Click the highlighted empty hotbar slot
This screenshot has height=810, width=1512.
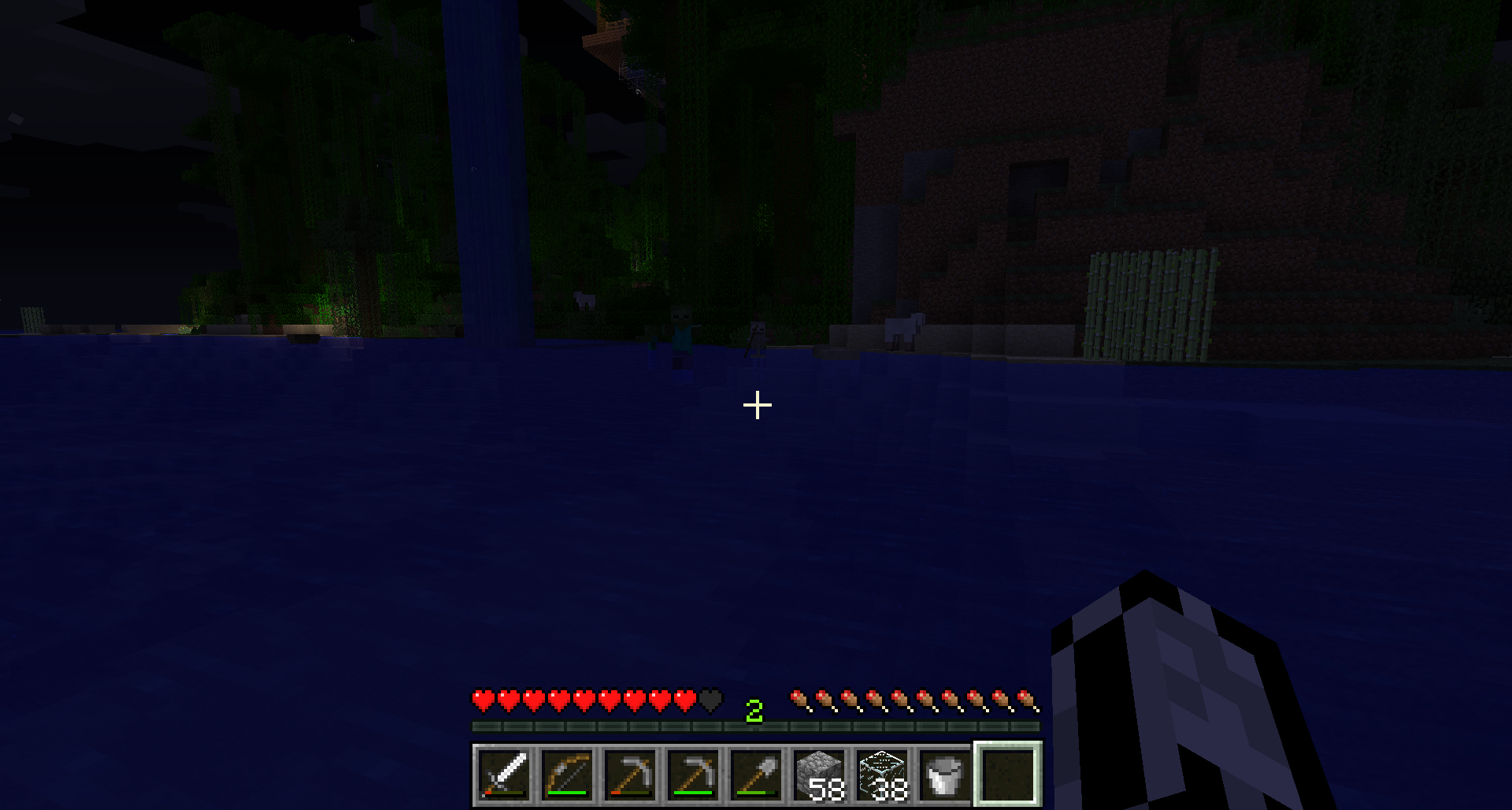tap(1009, 775)
